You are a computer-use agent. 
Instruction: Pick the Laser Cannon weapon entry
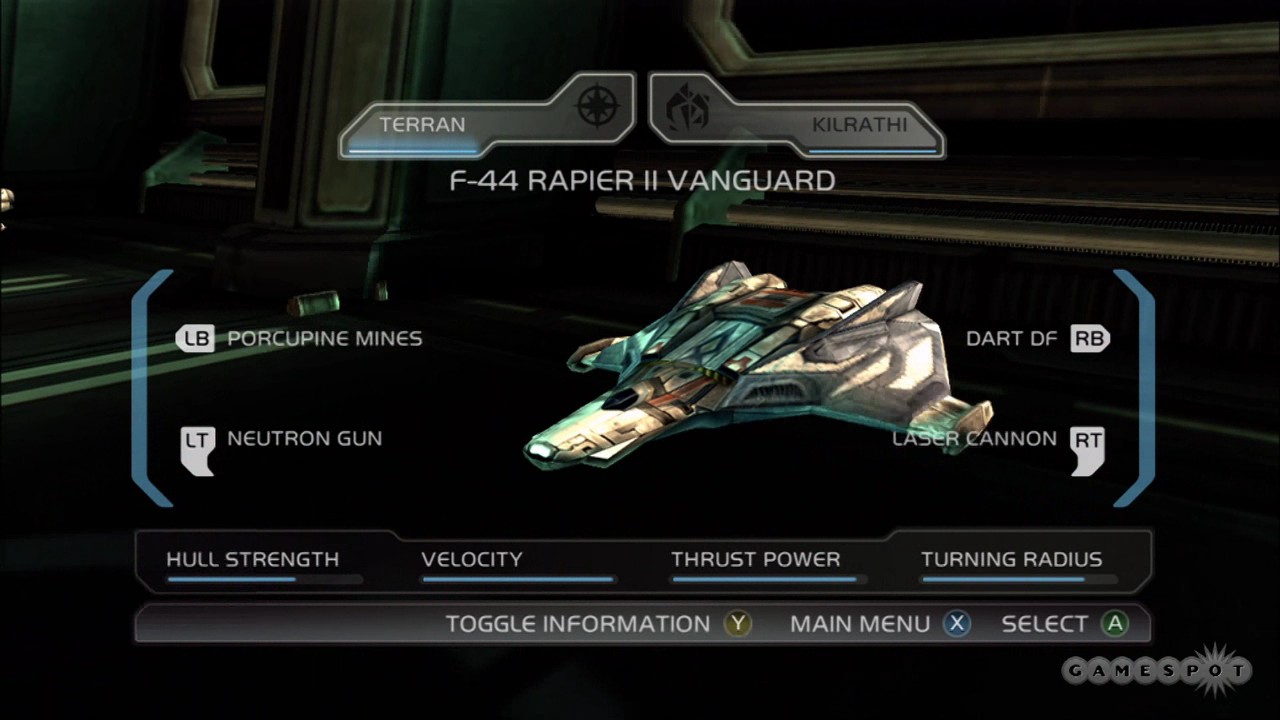pos(998,439)
